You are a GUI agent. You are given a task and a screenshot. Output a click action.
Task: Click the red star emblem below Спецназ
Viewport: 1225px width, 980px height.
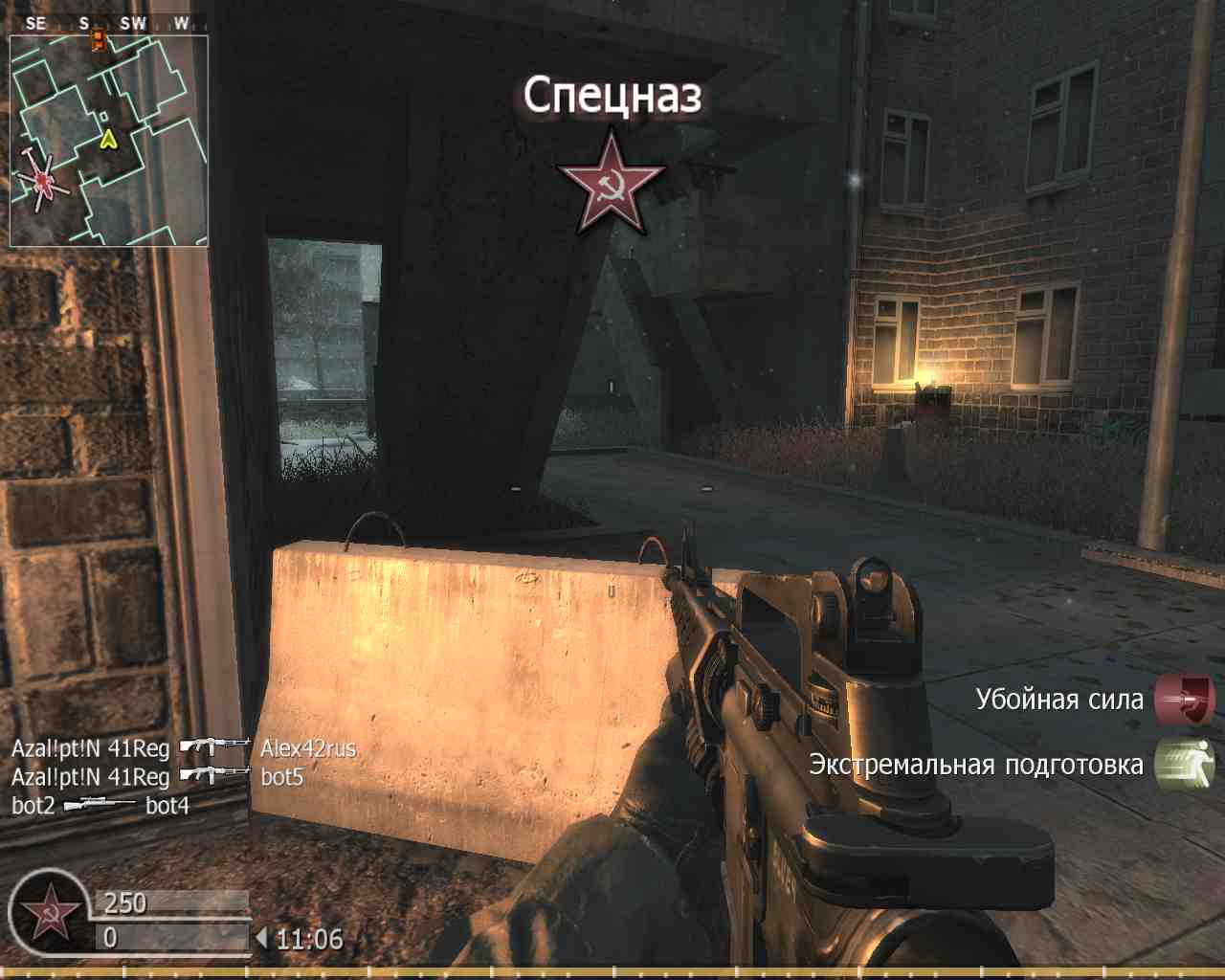610,184
